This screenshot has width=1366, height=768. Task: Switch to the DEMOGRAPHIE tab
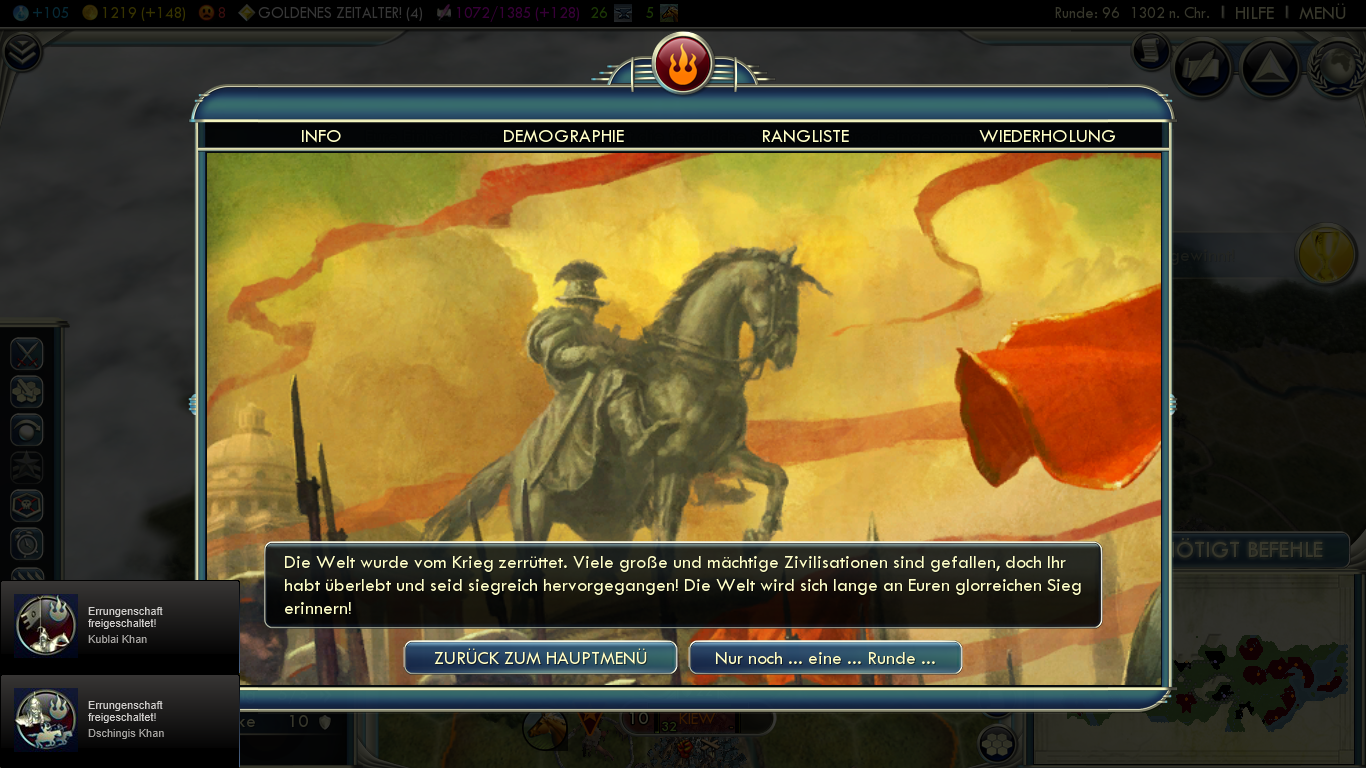[563, 135]
